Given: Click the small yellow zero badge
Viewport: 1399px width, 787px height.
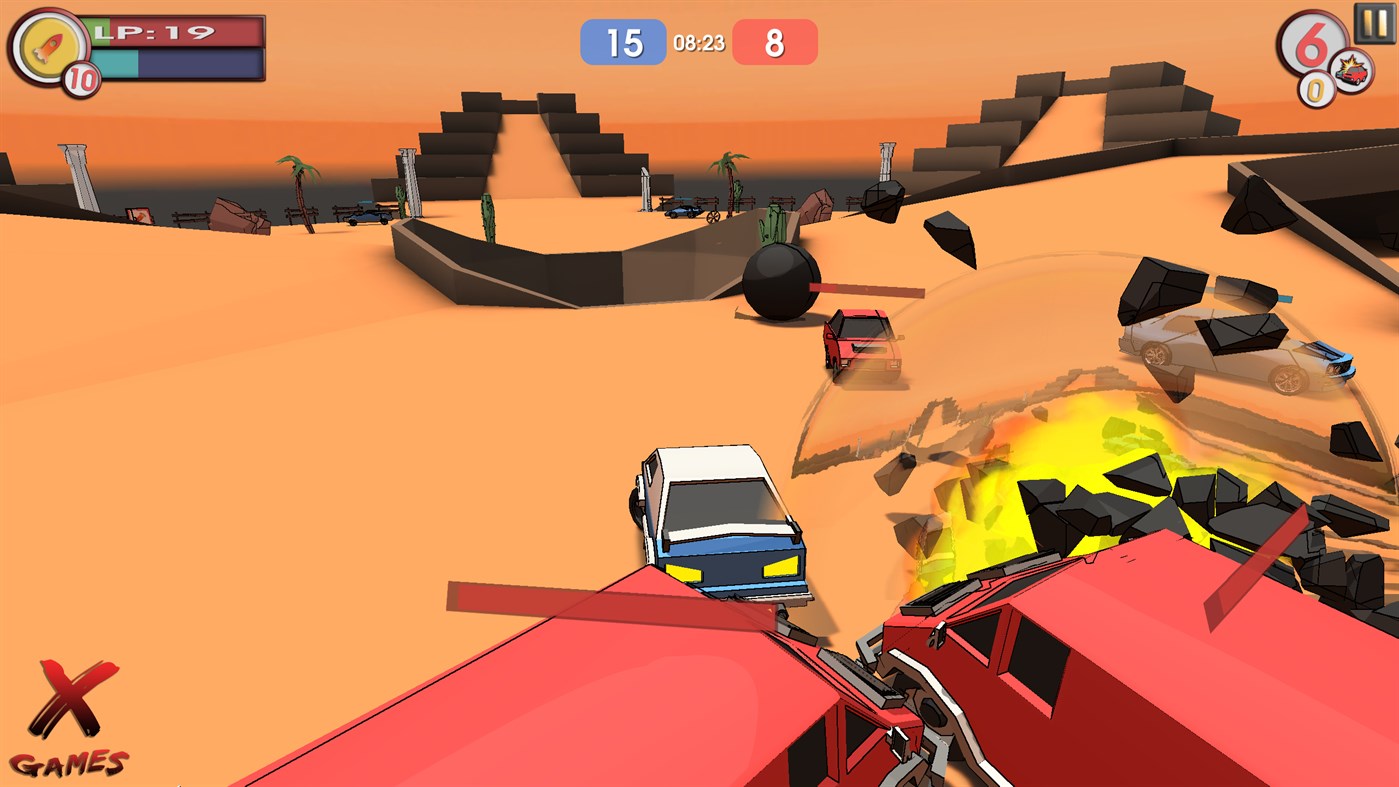Looking at the screenshot, I should coord(1317,89).
